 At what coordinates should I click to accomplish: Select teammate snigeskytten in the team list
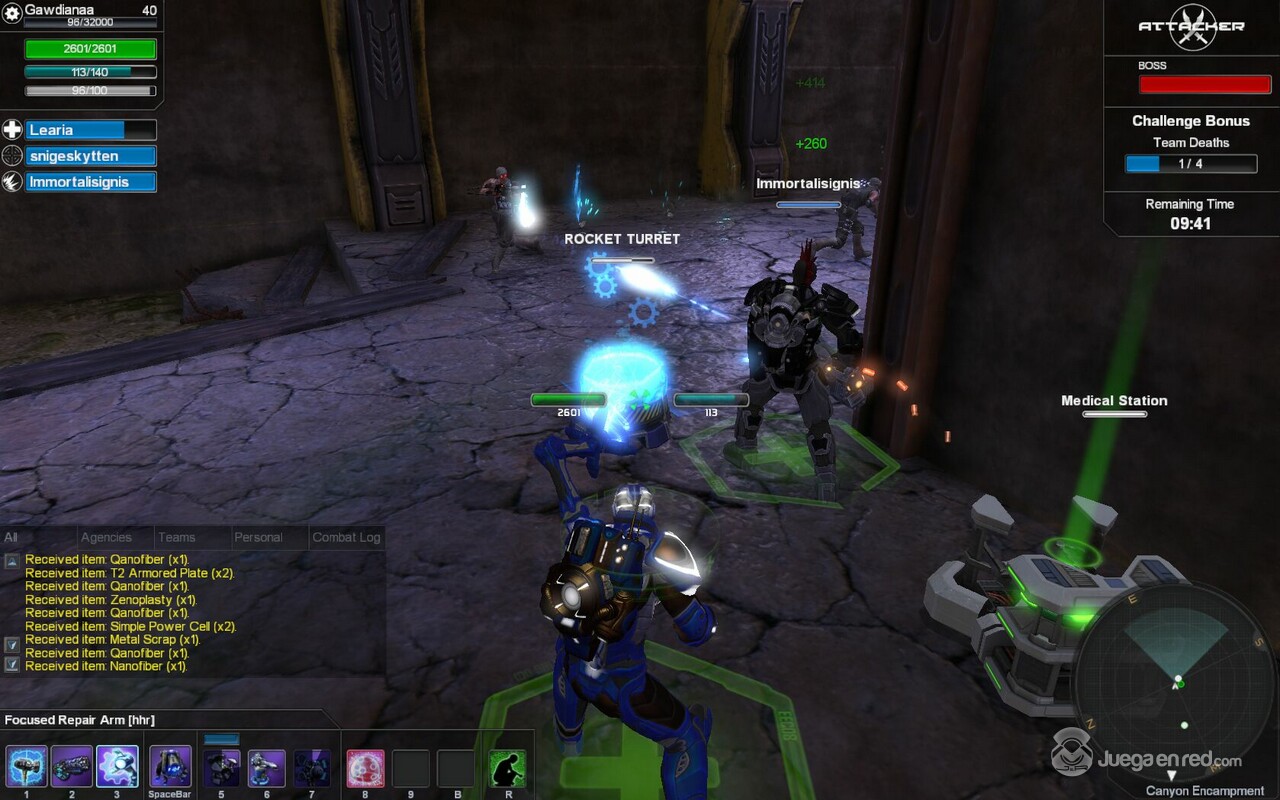[90, 156]
